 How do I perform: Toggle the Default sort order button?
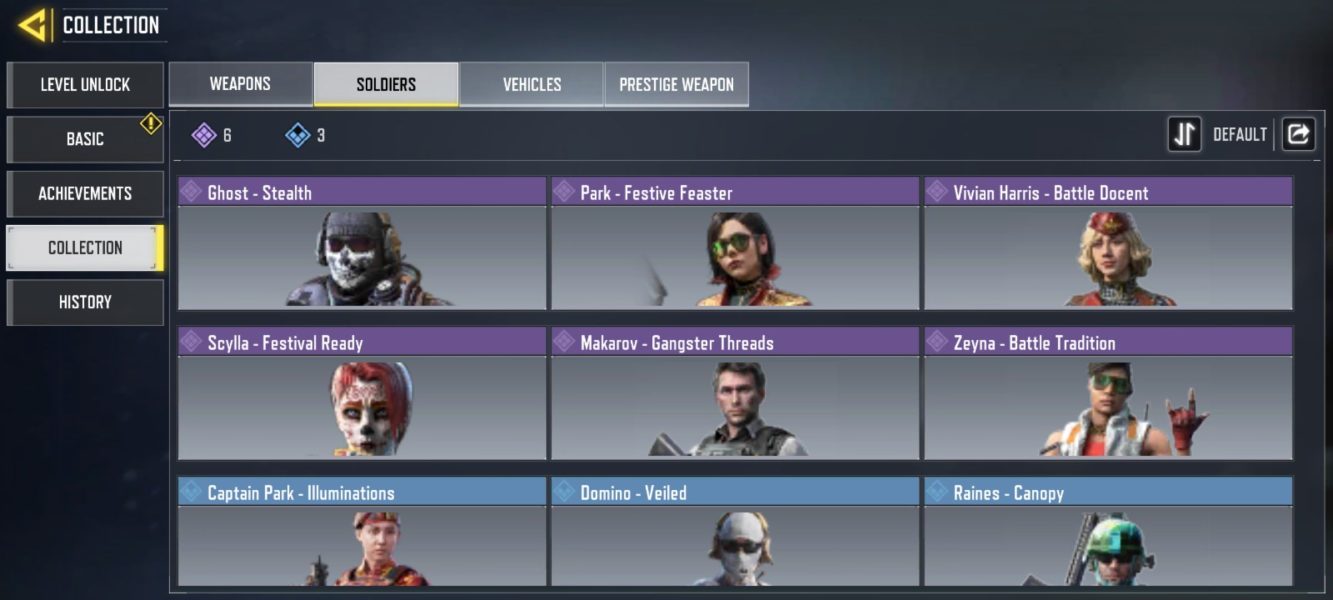coord(1185,134)
